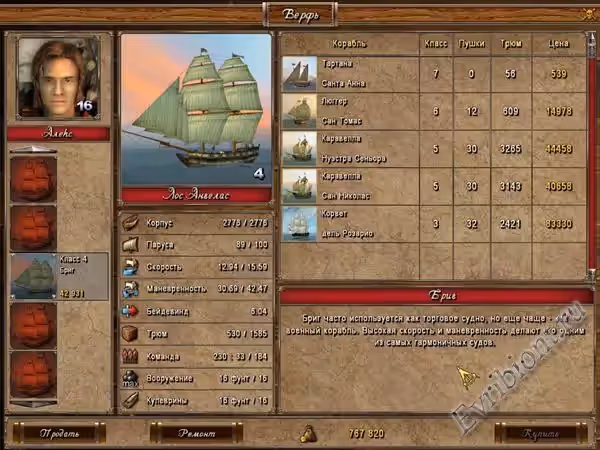Click the Корпус (Hull) stat row
The image size is (600, 450).
click(x=196, y=222)
